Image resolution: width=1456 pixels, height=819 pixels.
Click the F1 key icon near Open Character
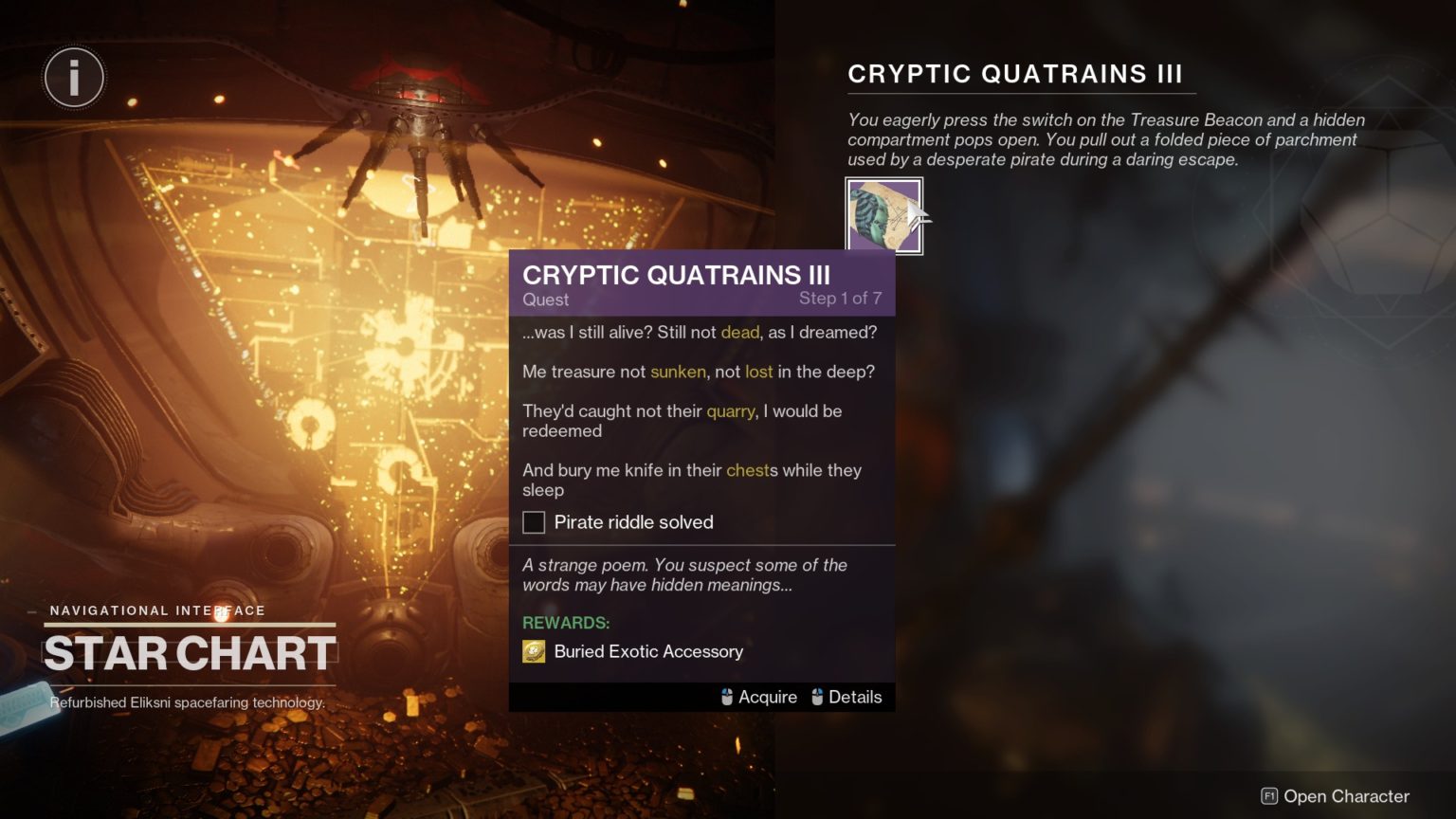tap(1268, 797)
